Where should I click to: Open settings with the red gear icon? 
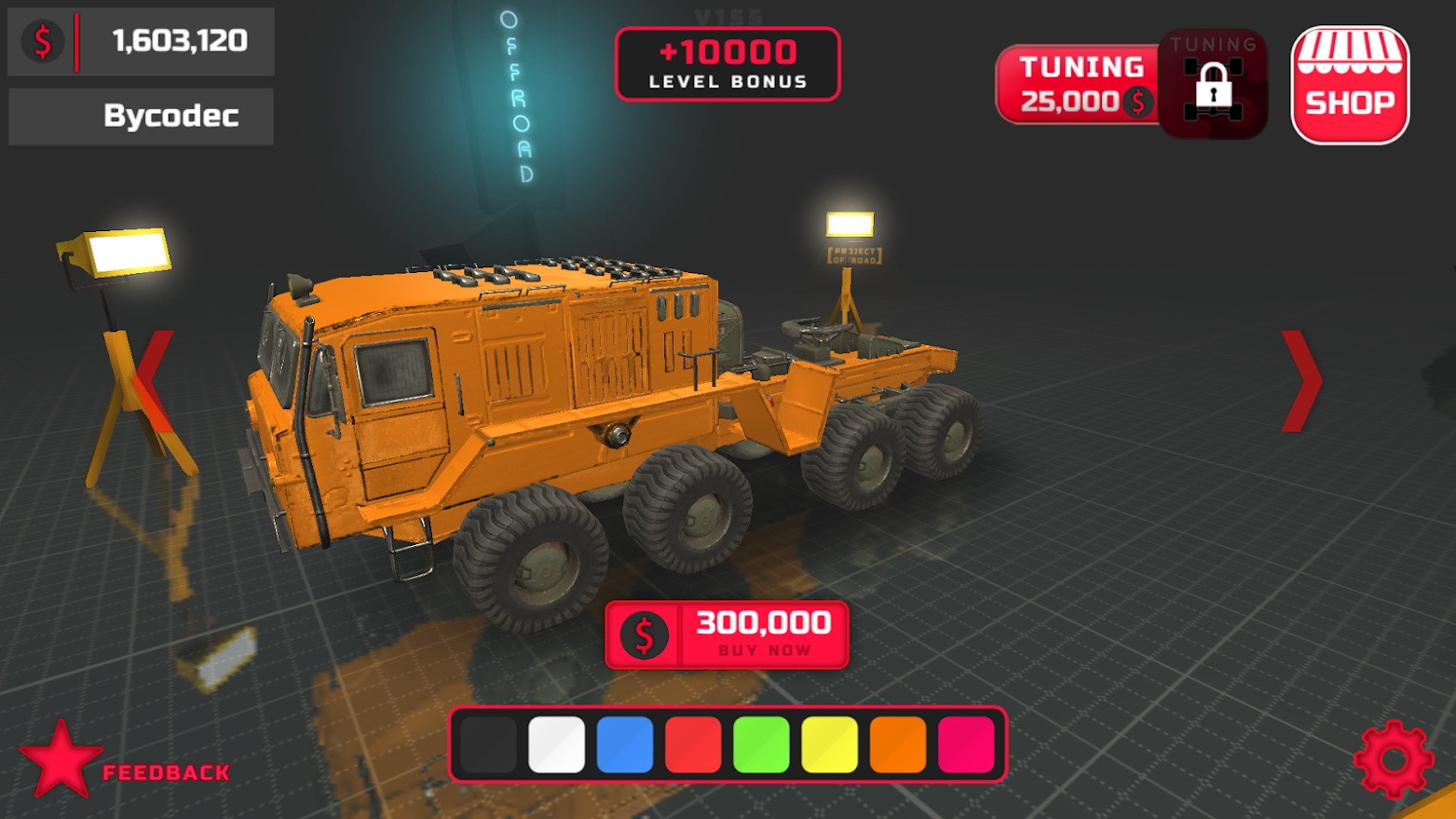point(1393,759)
